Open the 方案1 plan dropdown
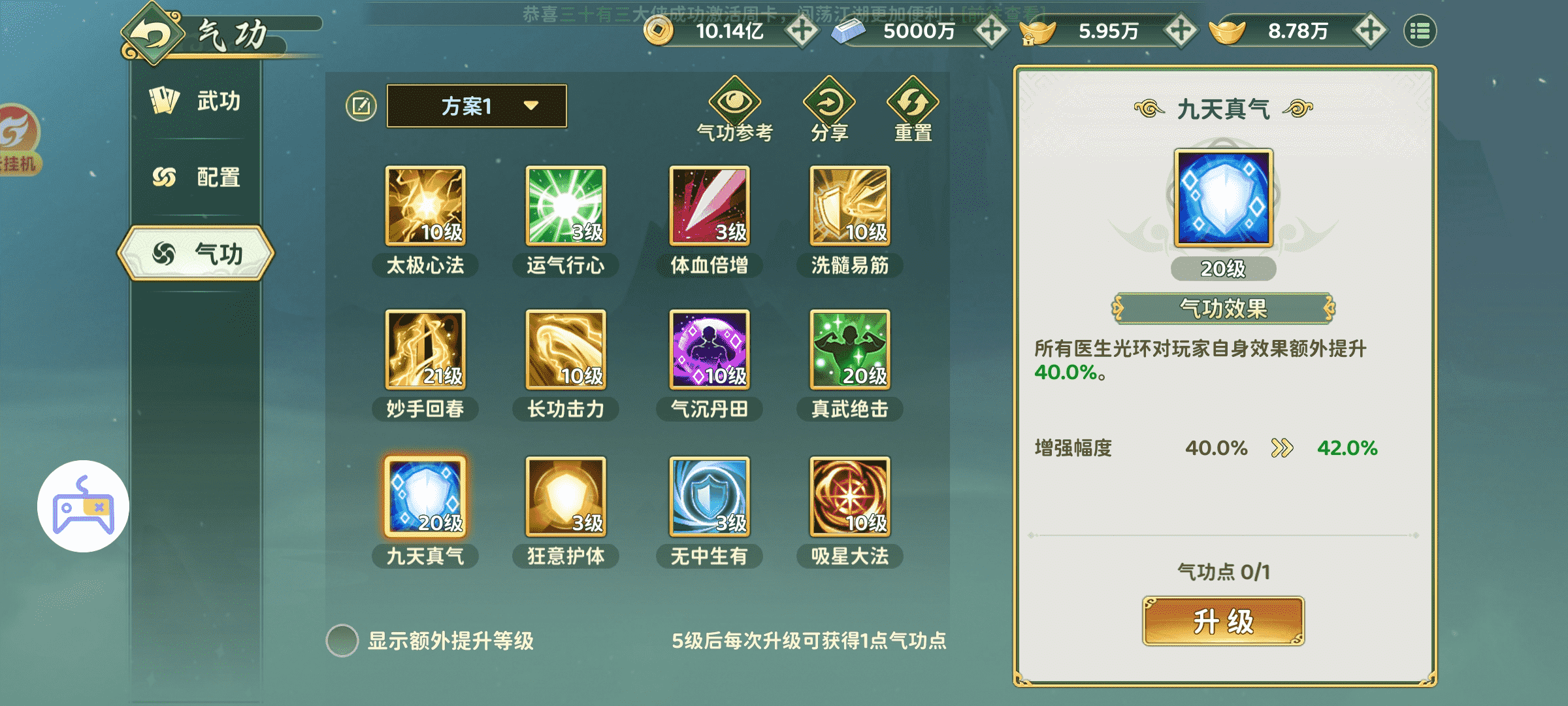The height and width of the screenshot is (706, 1568). pos(476,106)
